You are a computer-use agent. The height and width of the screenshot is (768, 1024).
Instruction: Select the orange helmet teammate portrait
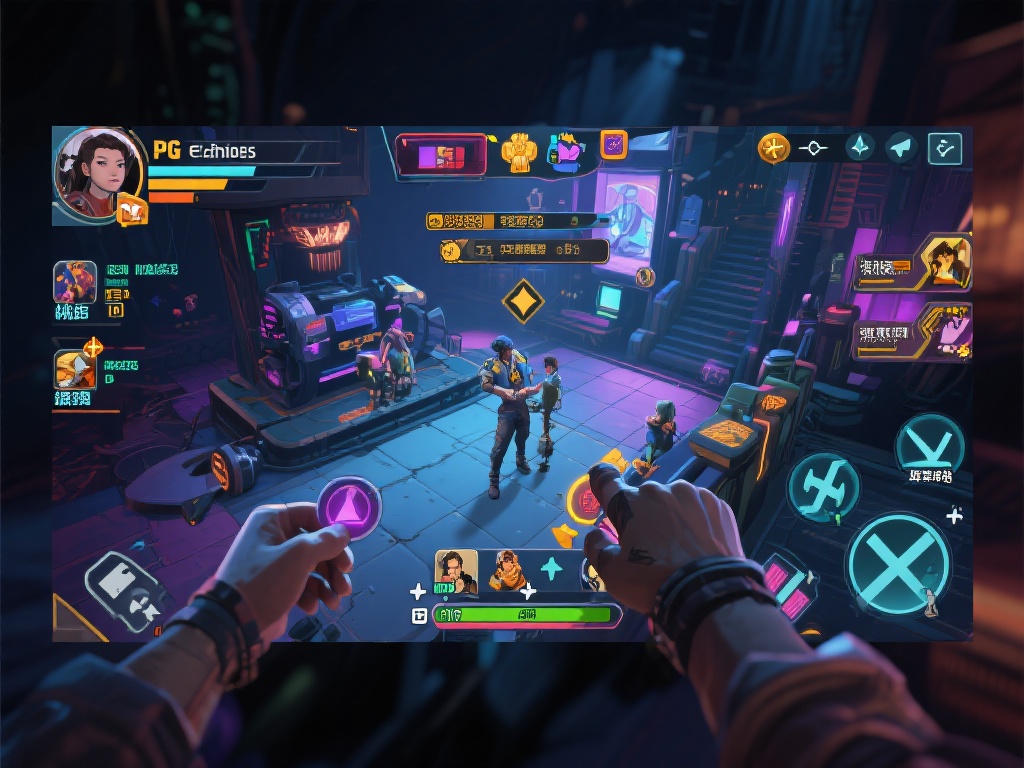pos(76,368)
